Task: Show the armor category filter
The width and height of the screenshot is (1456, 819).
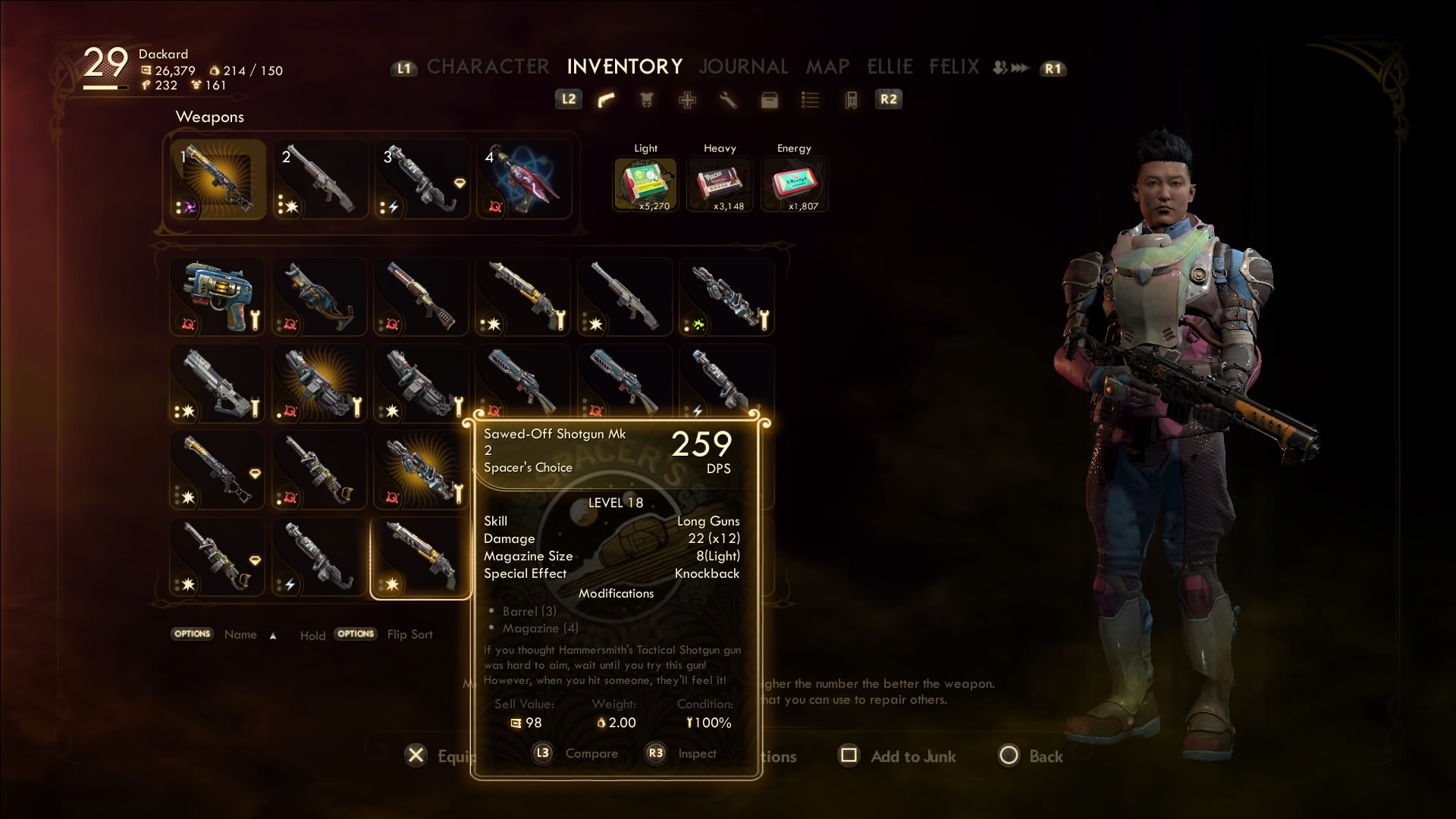Action: (x=646, y=100)
